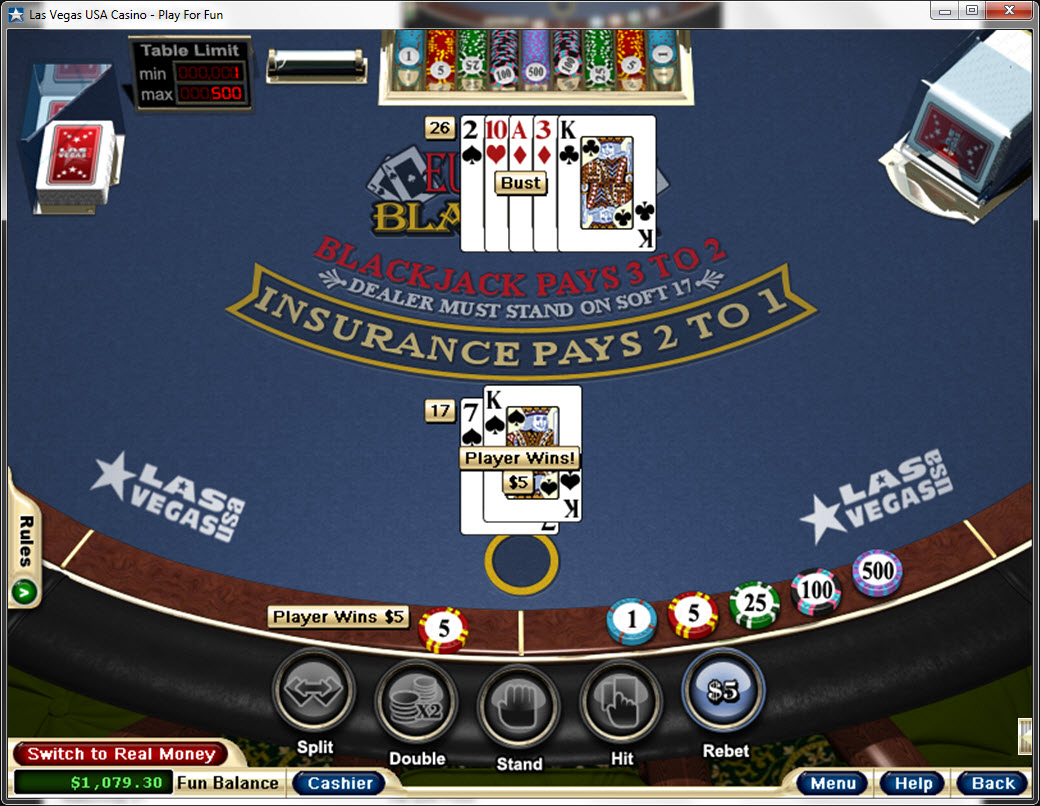
Task: Activate the Double button
Action: [x=416, y=699]
